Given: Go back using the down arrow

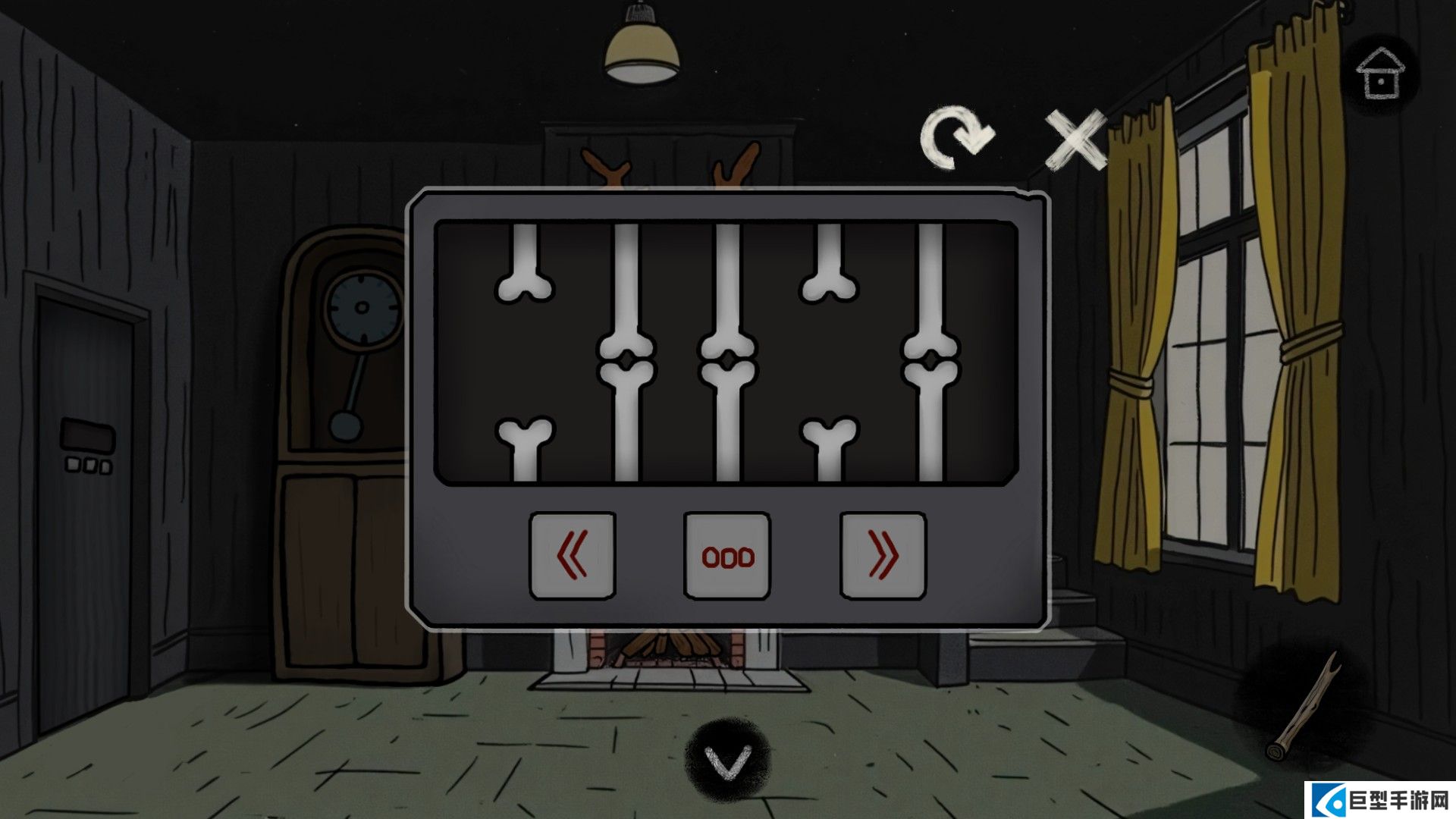Looking at the screenshot, I should 727,760.
